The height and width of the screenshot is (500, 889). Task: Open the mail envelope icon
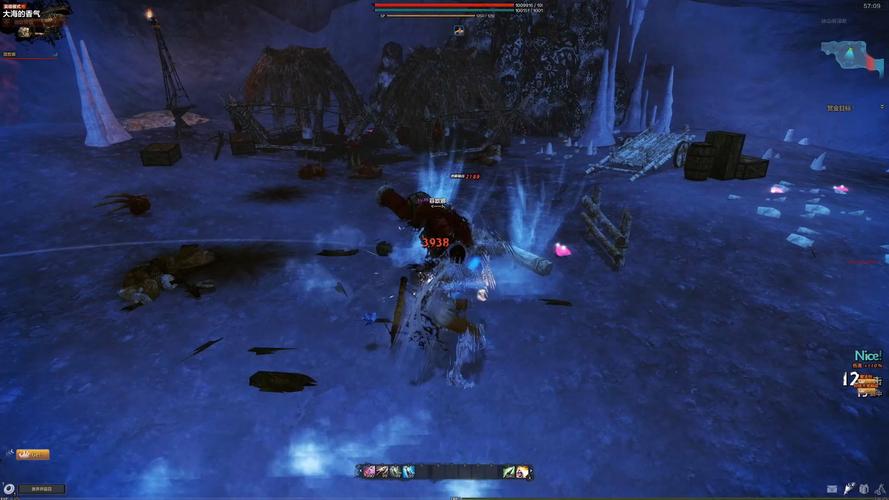[832, 488]
